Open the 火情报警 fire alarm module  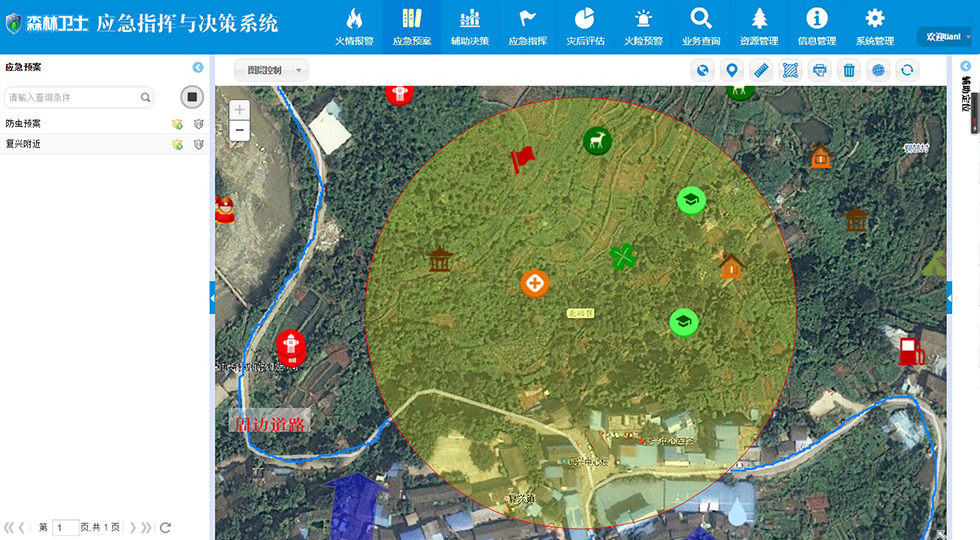(x=353, y=26)
